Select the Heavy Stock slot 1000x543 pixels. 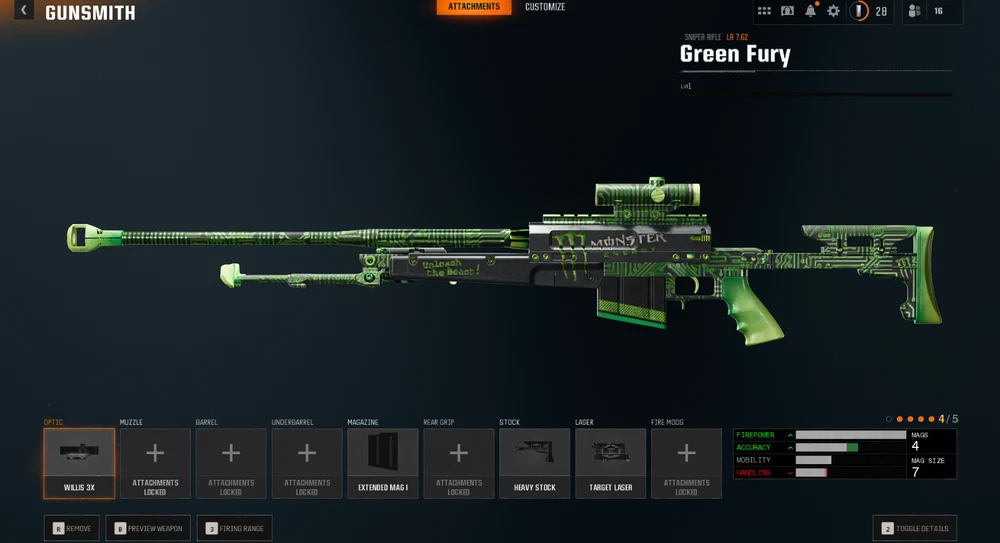pyautogui.click(x=534, y=463)
